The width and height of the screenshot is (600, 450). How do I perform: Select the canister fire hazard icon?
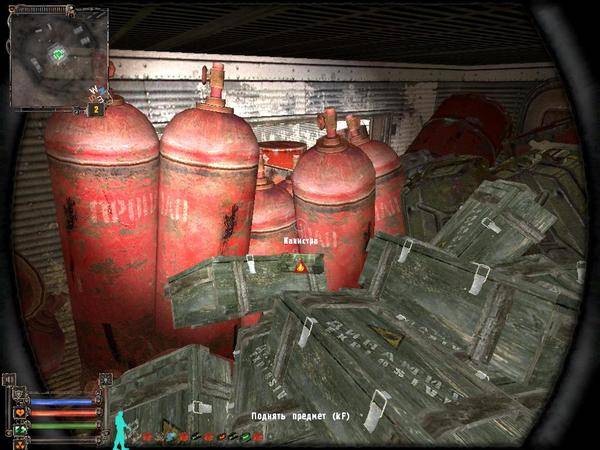coord(298,267)
